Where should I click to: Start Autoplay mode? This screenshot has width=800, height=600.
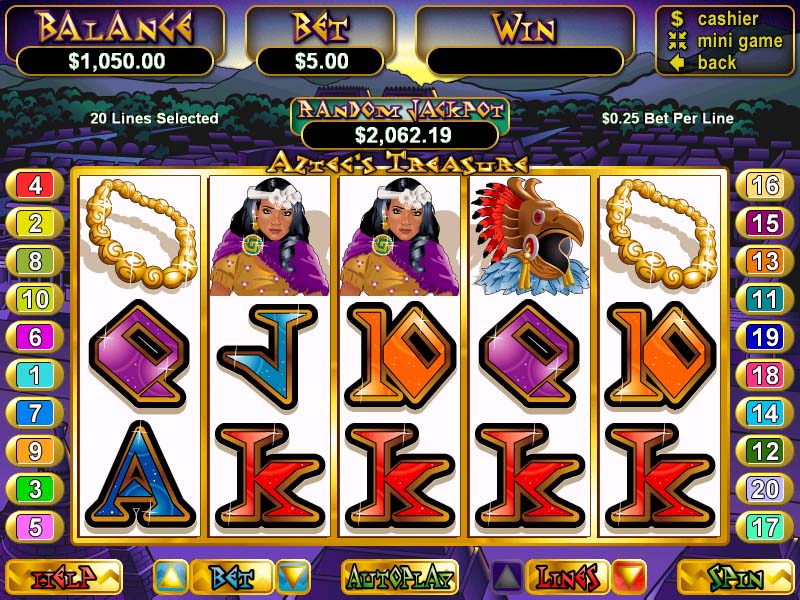pos(399,577)
